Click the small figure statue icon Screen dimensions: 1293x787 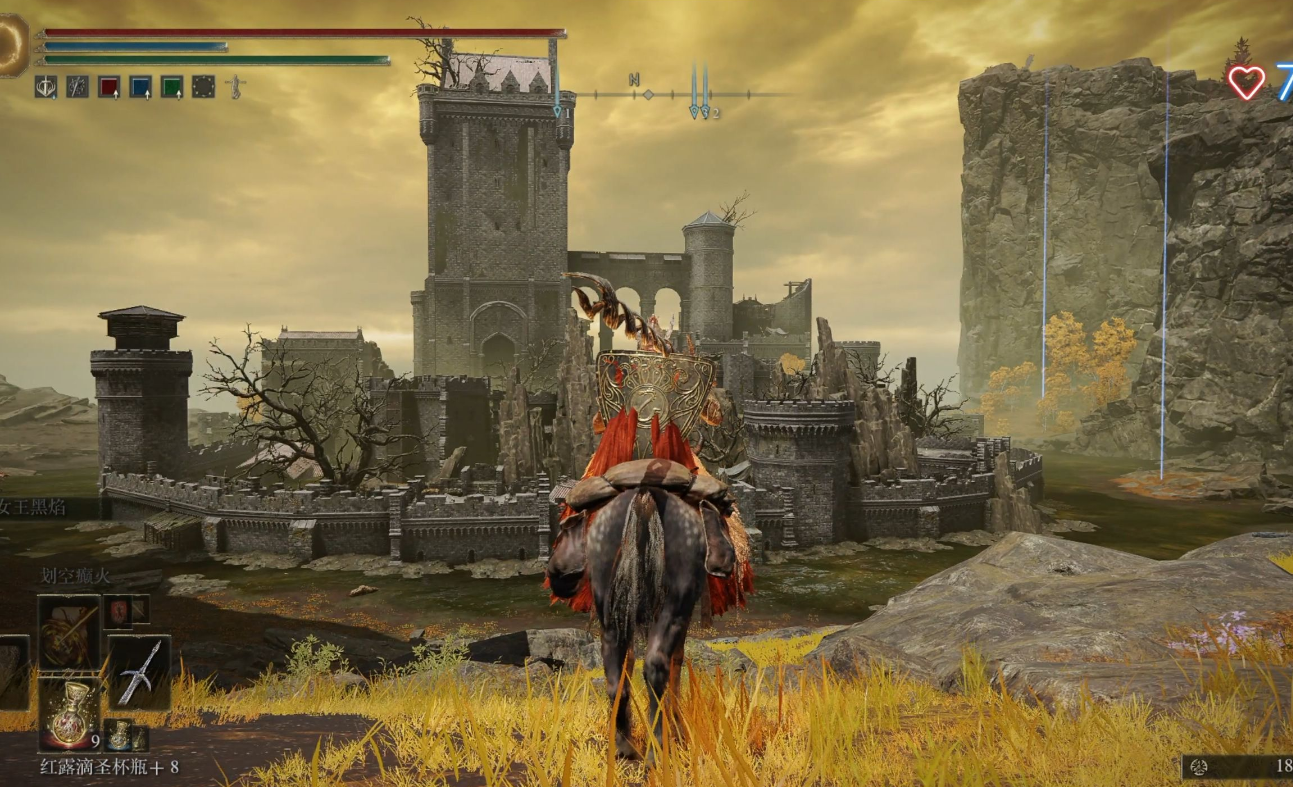click(x=235, y=87)
